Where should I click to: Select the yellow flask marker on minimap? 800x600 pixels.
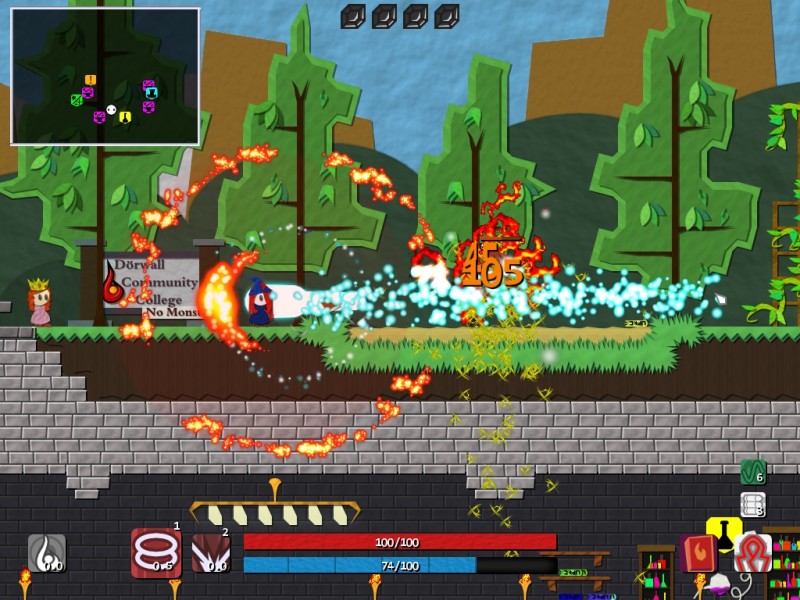125,117
